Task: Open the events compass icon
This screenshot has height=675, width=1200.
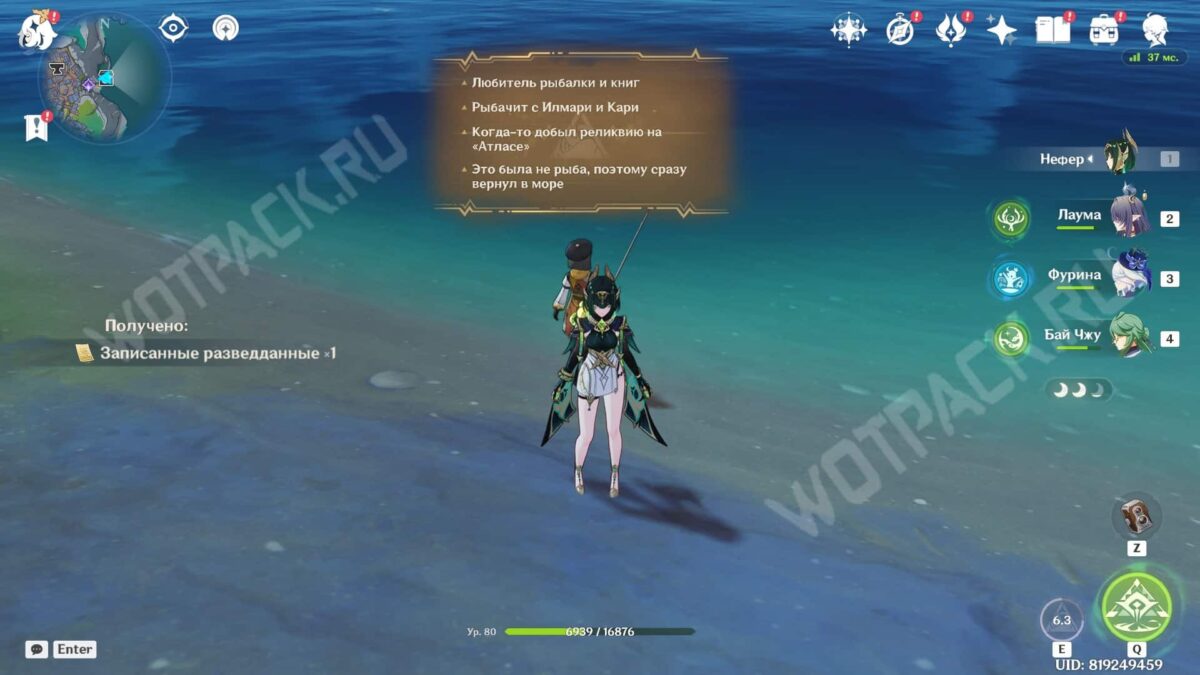Action: (x=900, y=30)
